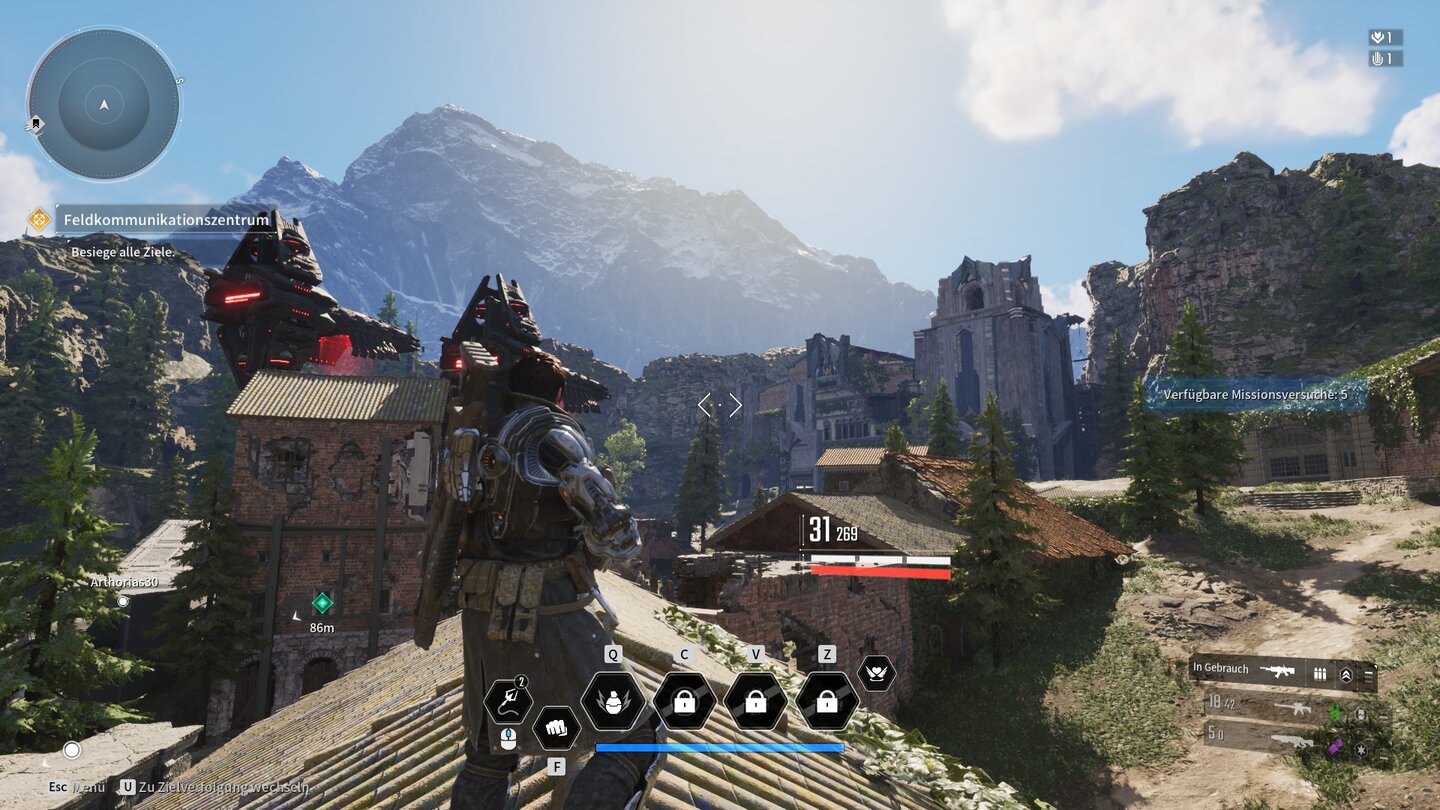This screenshot has width=1440, height=810.
Task: Select the Feldkommunikationszentrum mission tracker
Action: click(165, 219)
